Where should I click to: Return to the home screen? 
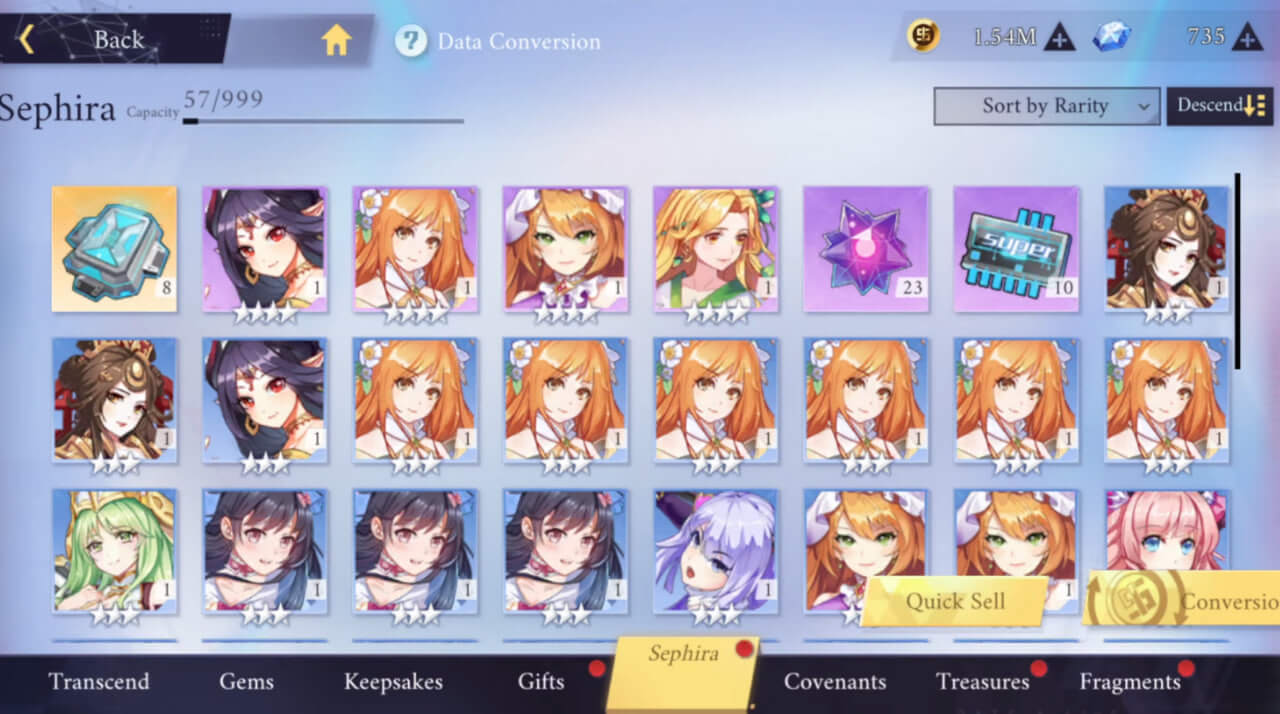tap(336, 40)
